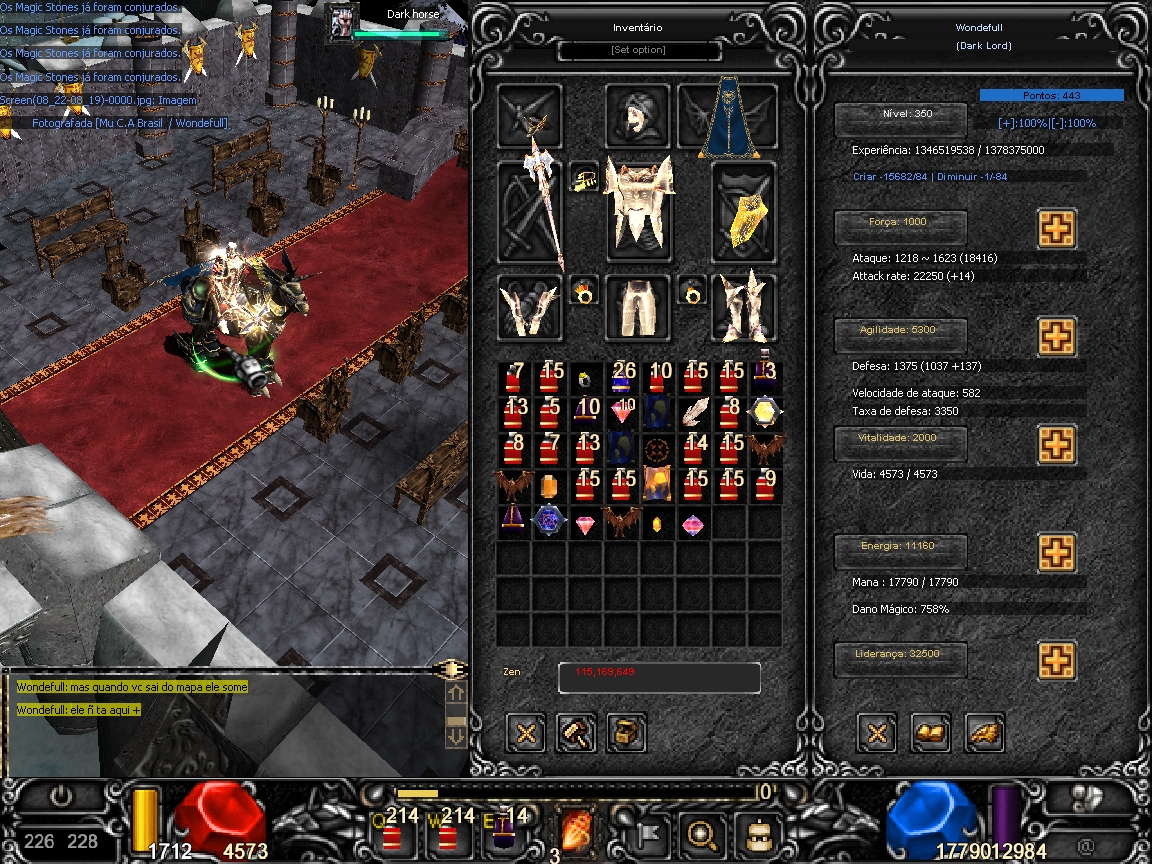Image resolution: width=1152 pixels, height=864 pixels.
Task: Add a point to Força
Action: 1056,229
